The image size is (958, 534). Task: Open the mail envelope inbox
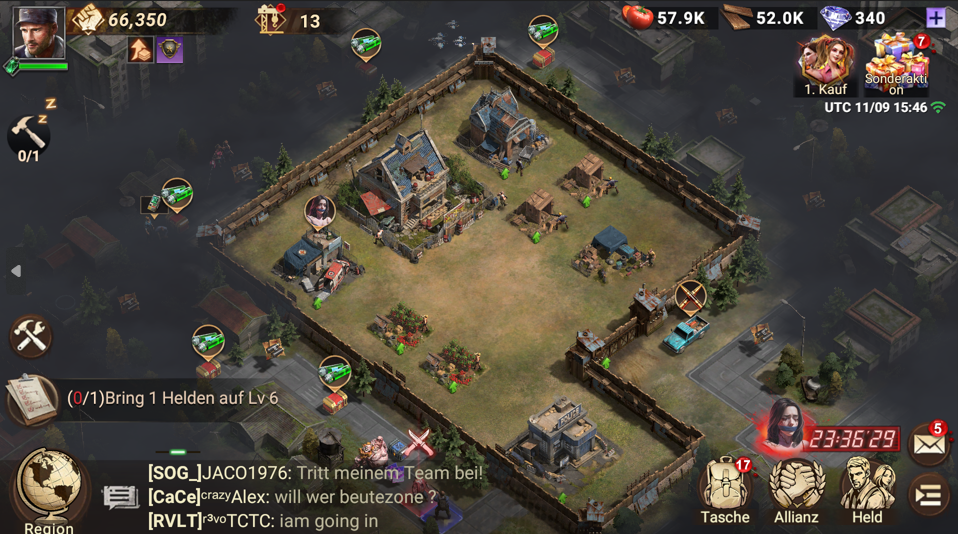tap(929, 444)
